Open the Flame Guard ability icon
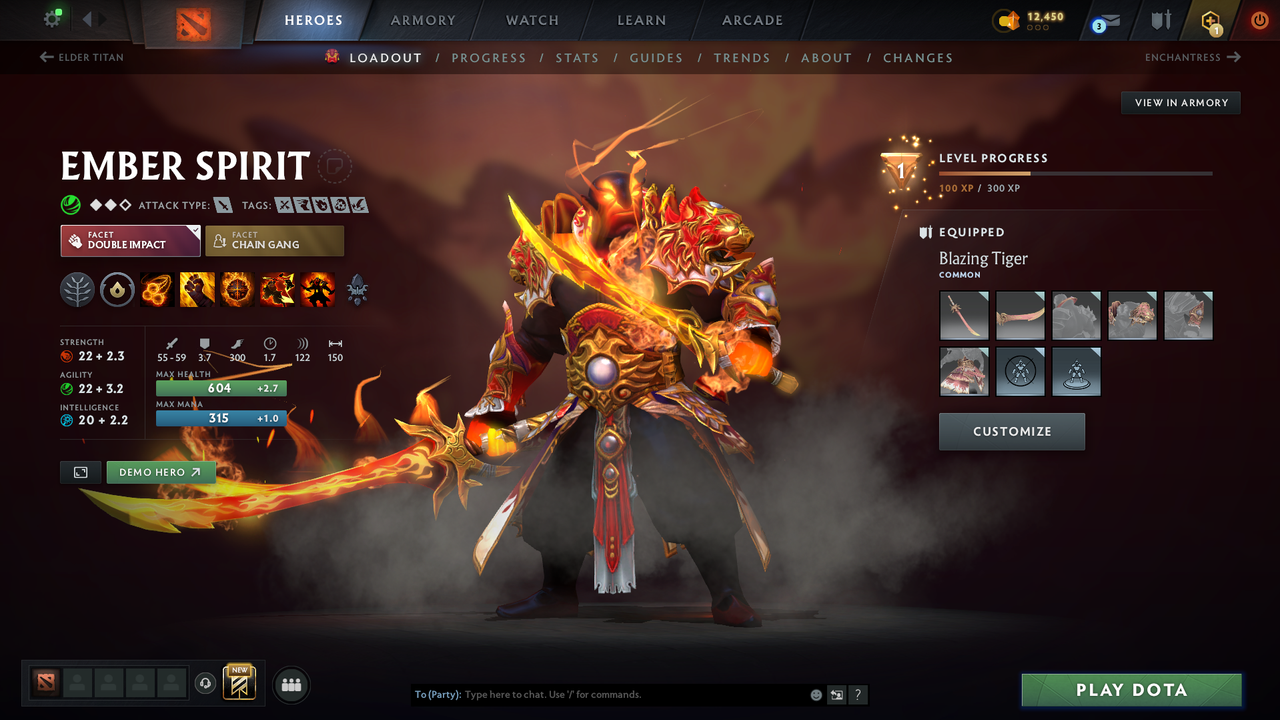The image size is (1280, 720). (237, 290)
